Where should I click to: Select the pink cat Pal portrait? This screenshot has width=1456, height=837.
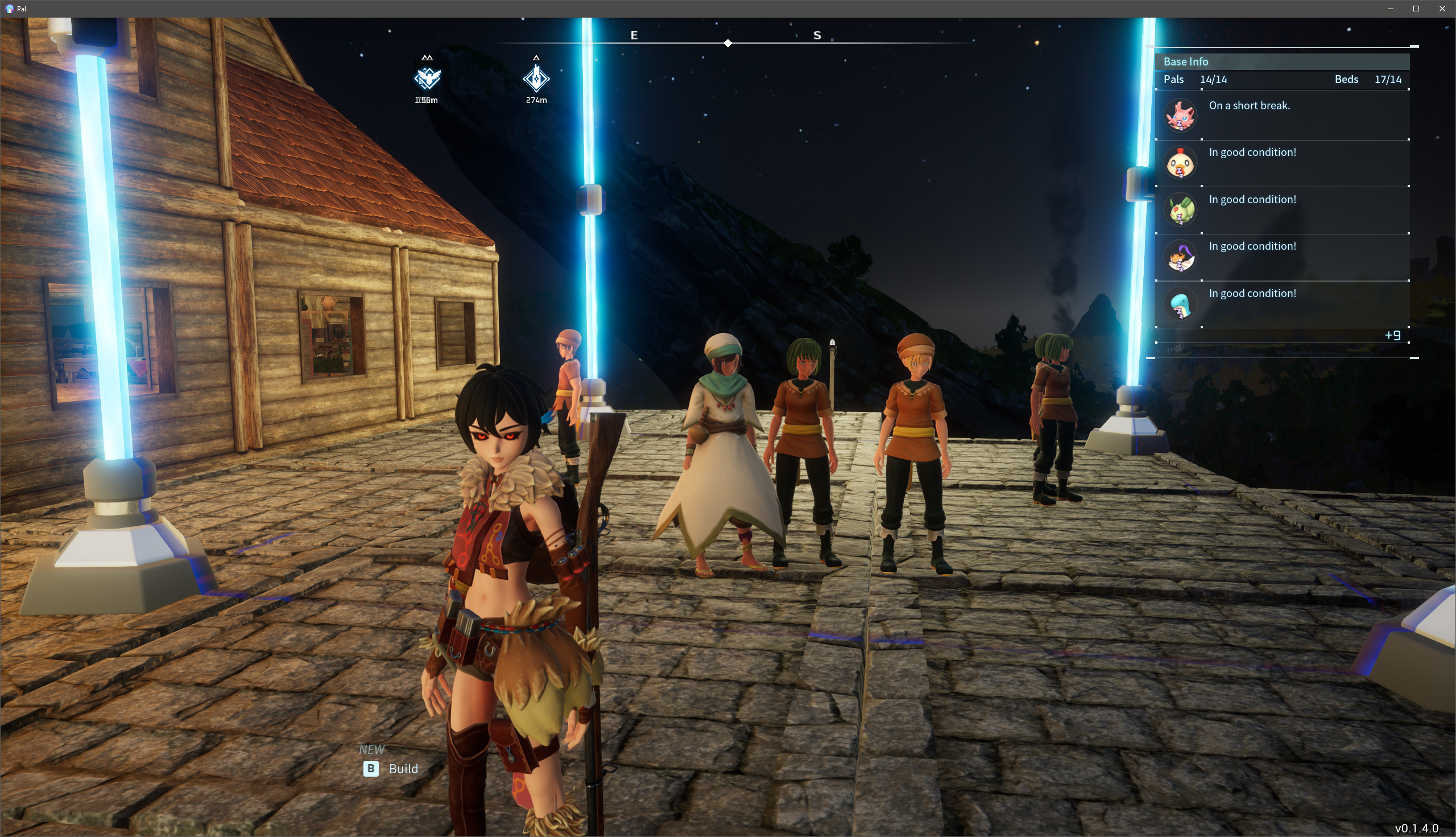pyautogui.click(x=1180, y=116)
